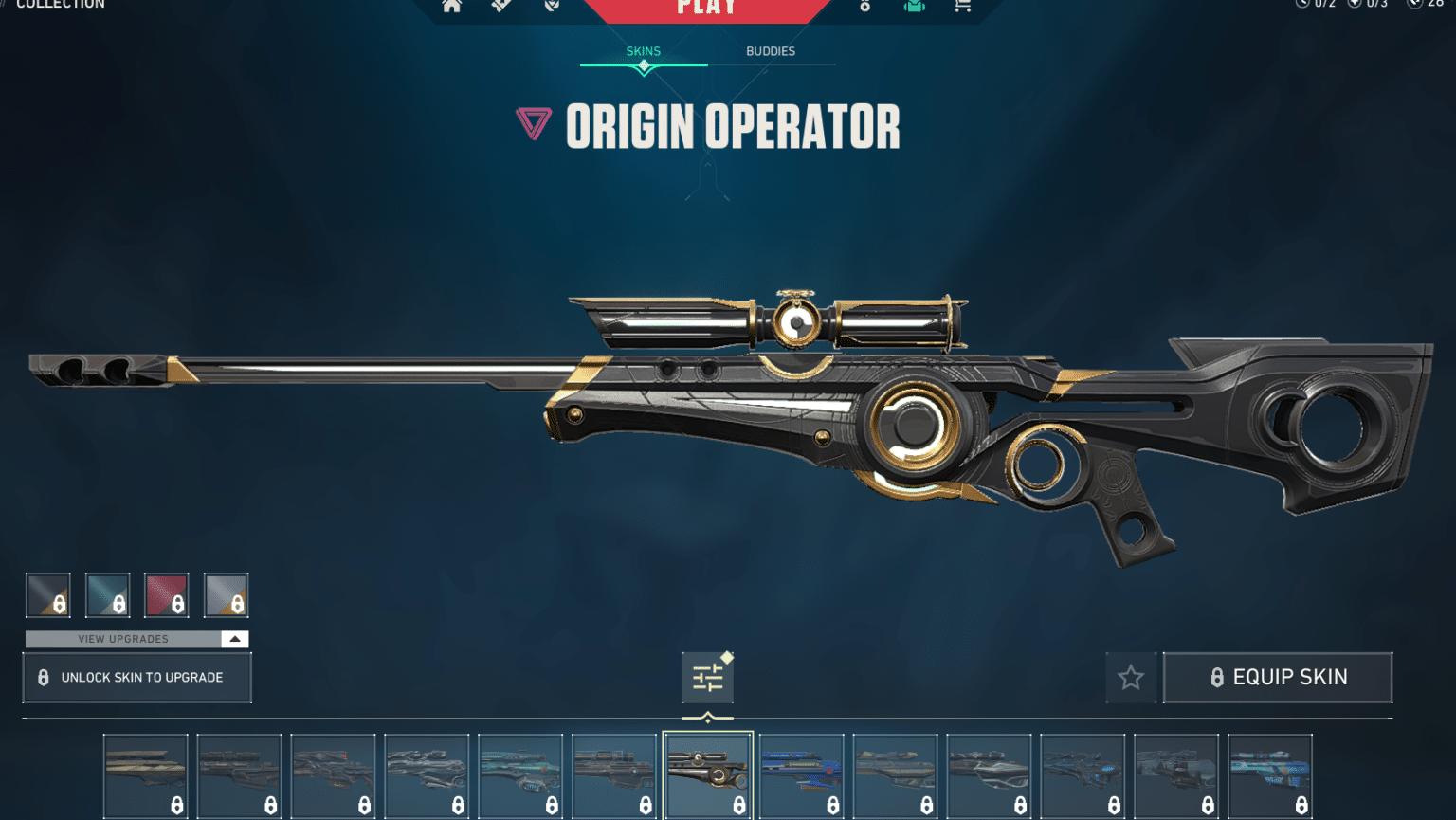Select the Skins tab

pyautogui.click(x=644, y=51)
